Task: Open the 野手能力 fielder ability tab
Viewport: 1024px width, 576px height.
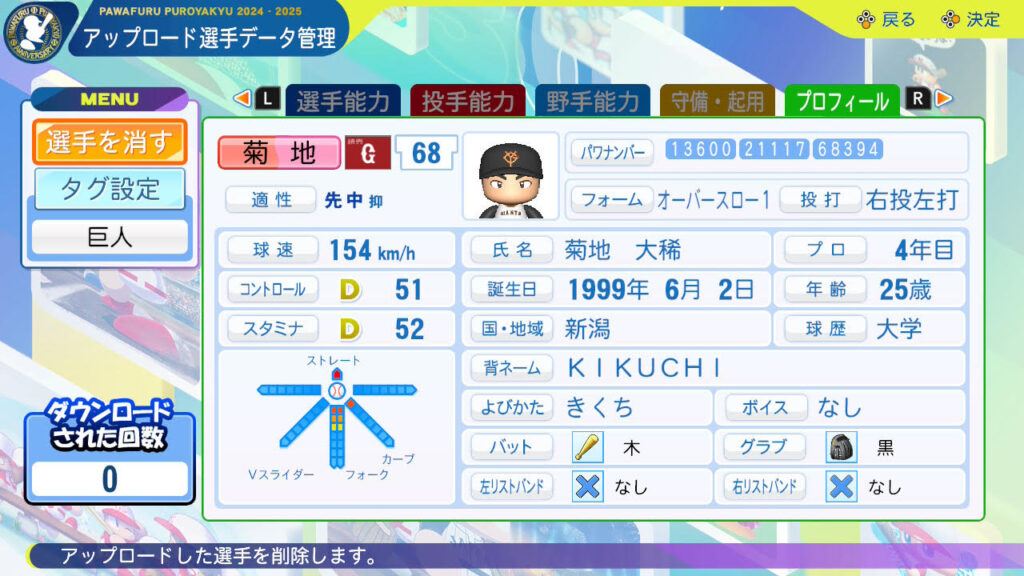Action: point(593,101)
